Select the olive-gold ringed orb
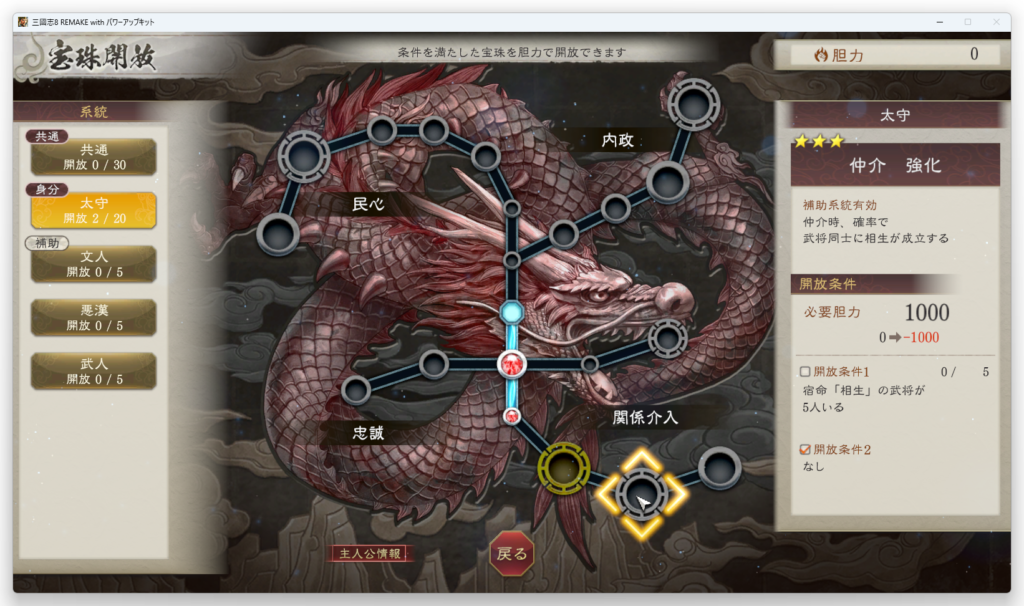Screen dimensions: 1024x606 [562, 467]
